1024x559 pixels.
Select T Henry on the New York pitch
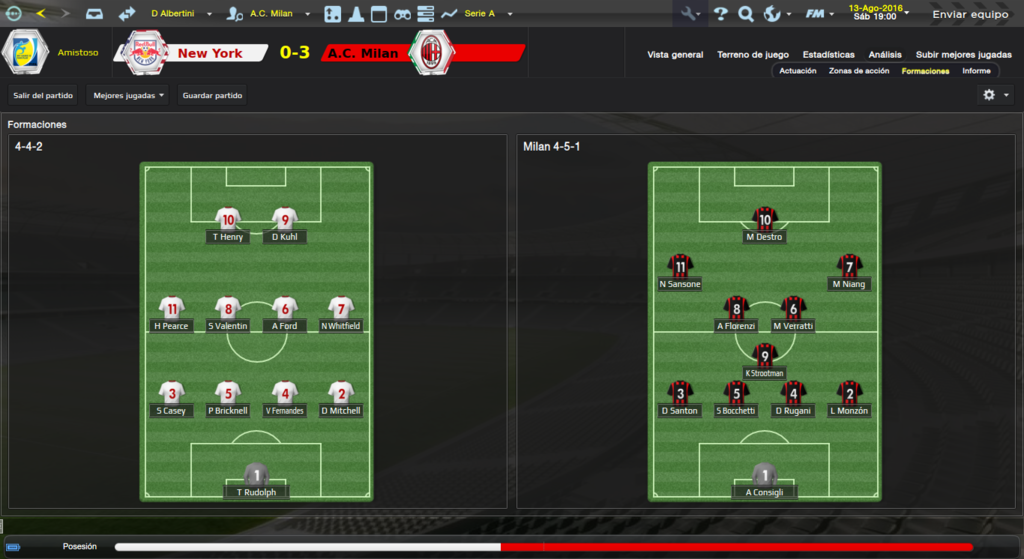pyautogui.click(x=228, y=237)
